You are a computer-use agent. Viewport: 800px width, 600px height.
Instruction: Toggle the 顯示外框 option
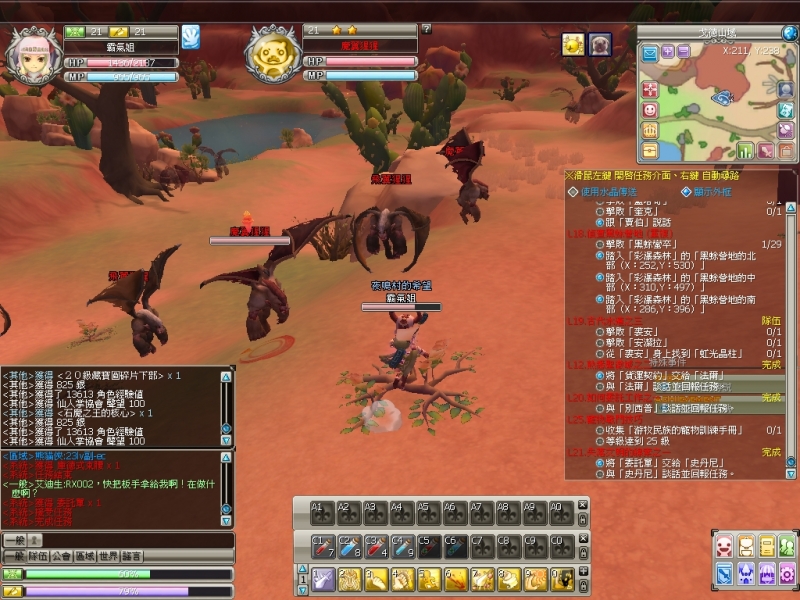686,191
